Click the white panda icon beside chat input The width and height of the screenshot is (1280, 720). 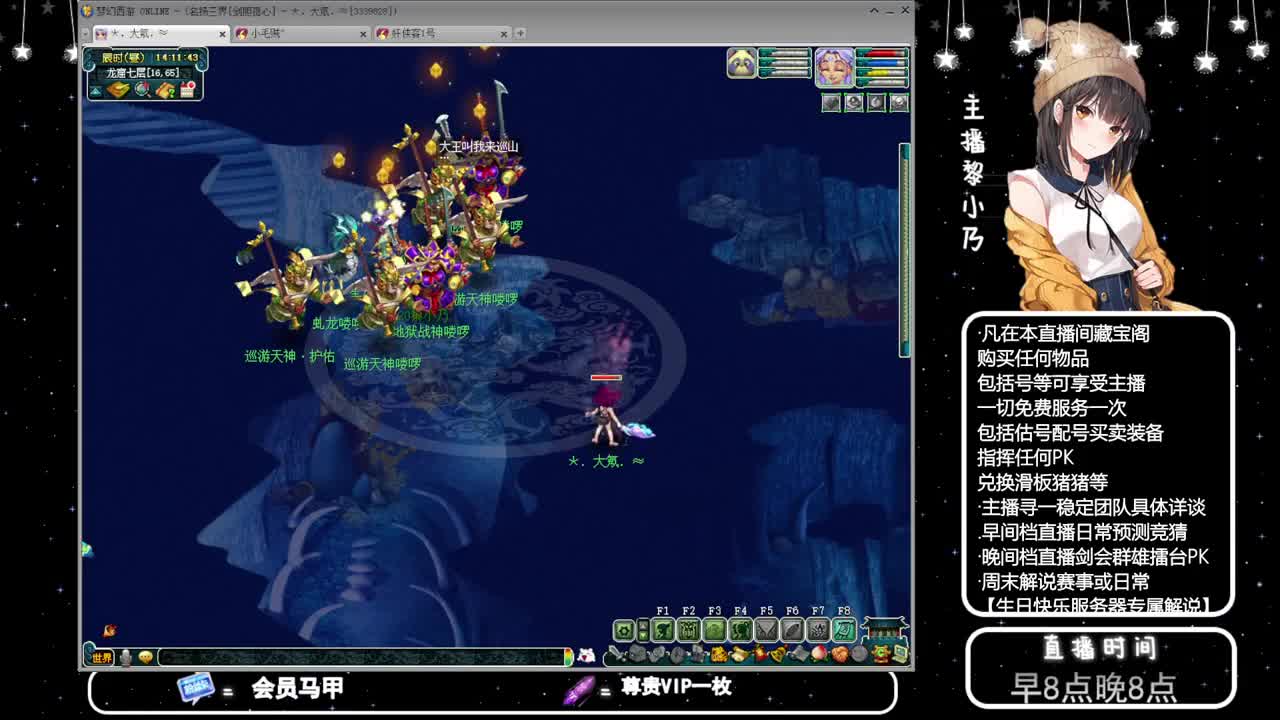point(588,655)
